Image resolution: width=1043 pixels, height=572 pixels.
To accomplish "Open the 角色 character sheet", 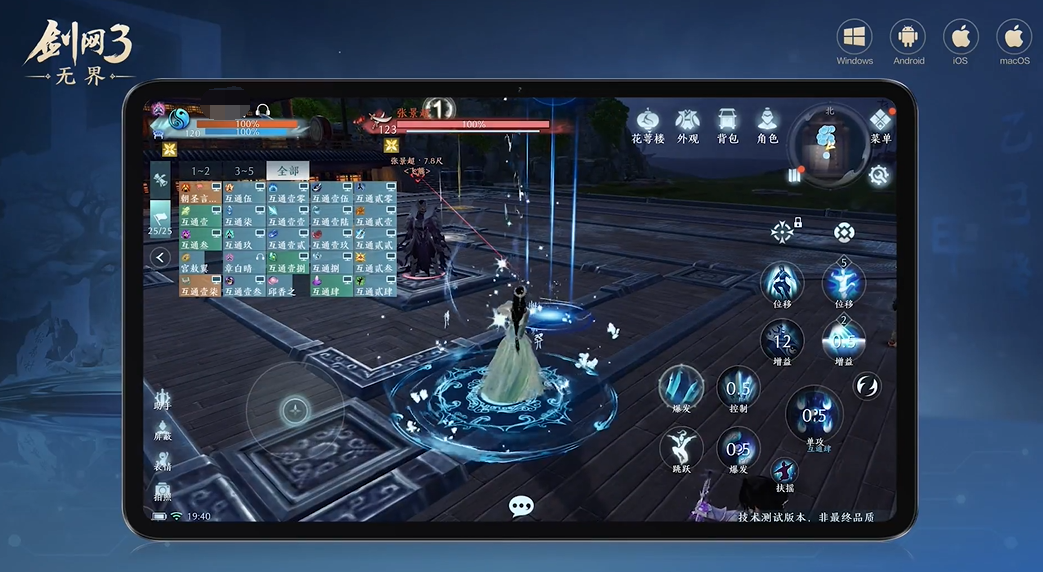I will coord(767,124).
